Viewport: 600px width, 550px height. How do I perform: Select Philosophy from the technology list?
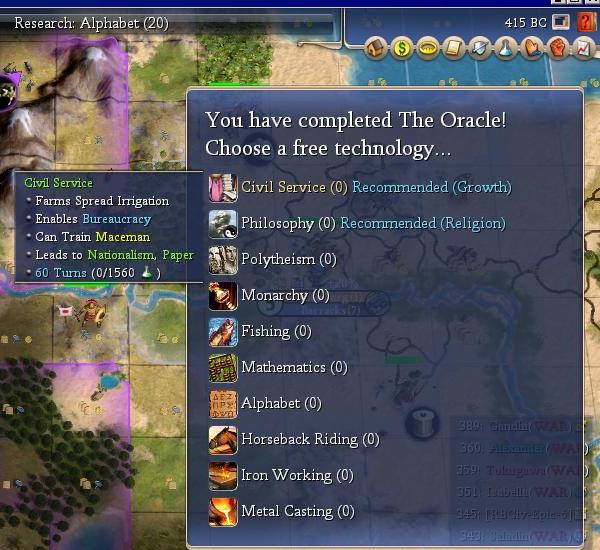coord(277,223)
